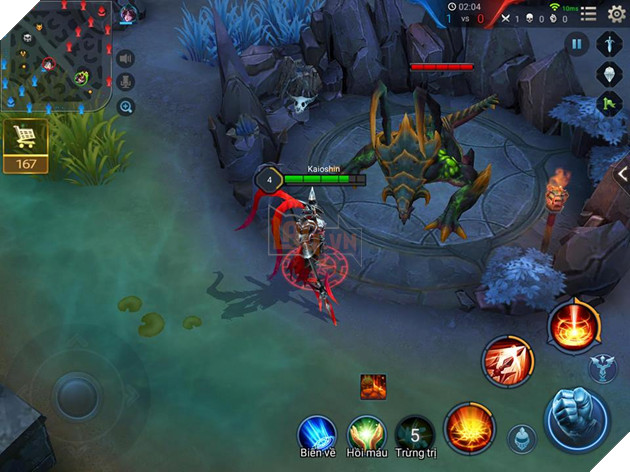Toggle the speaker sound icon
The height and width of the screenshot is (472, 630).
[x=126, y=58]
